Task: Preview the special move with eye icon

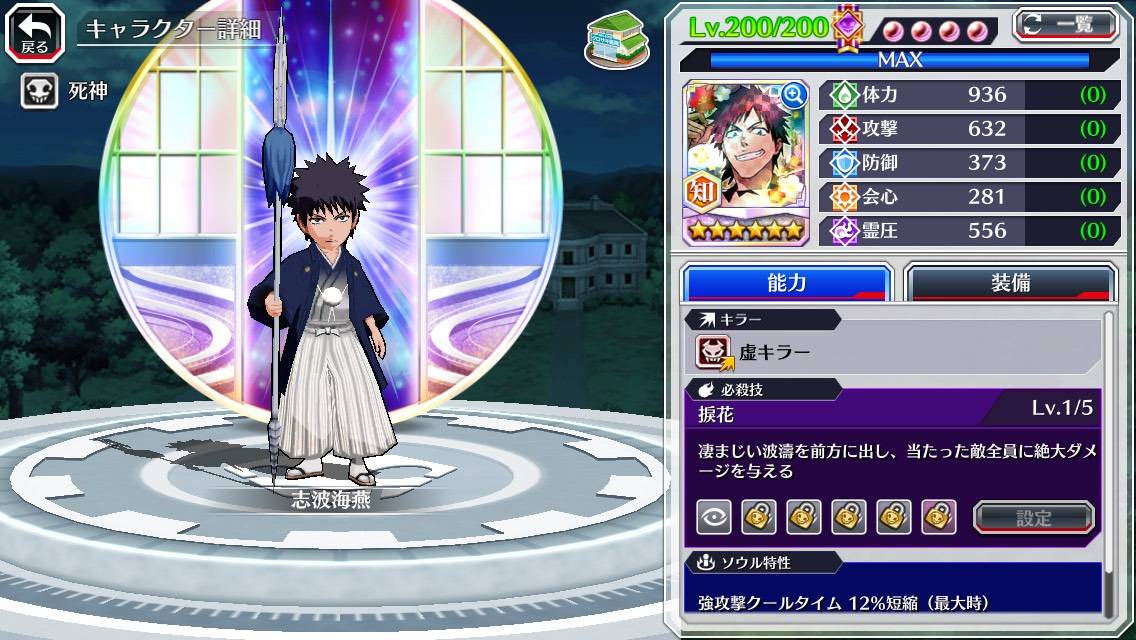Action: pyautogui.click(x=713, y=517)
